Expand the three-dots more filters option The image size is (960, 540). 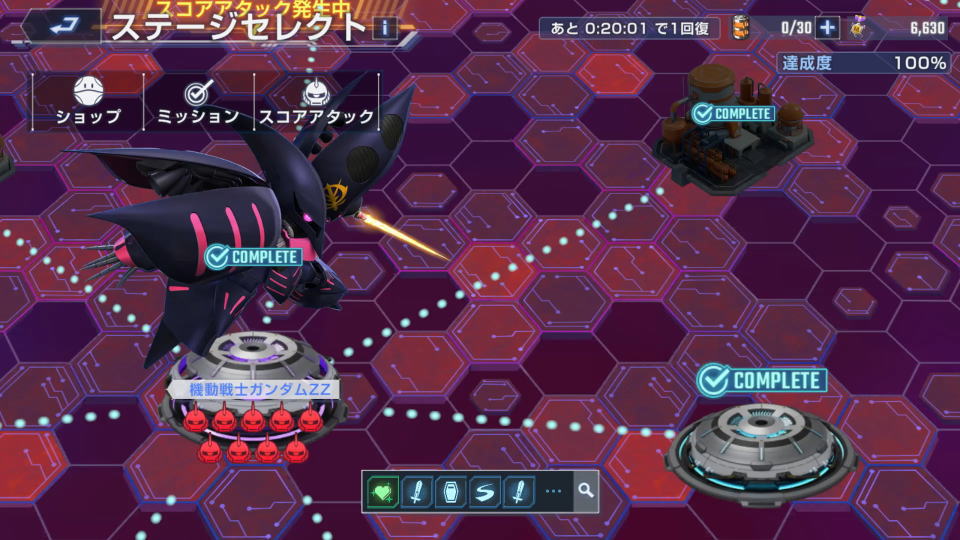pyautogui.click(x=553, y=491)
